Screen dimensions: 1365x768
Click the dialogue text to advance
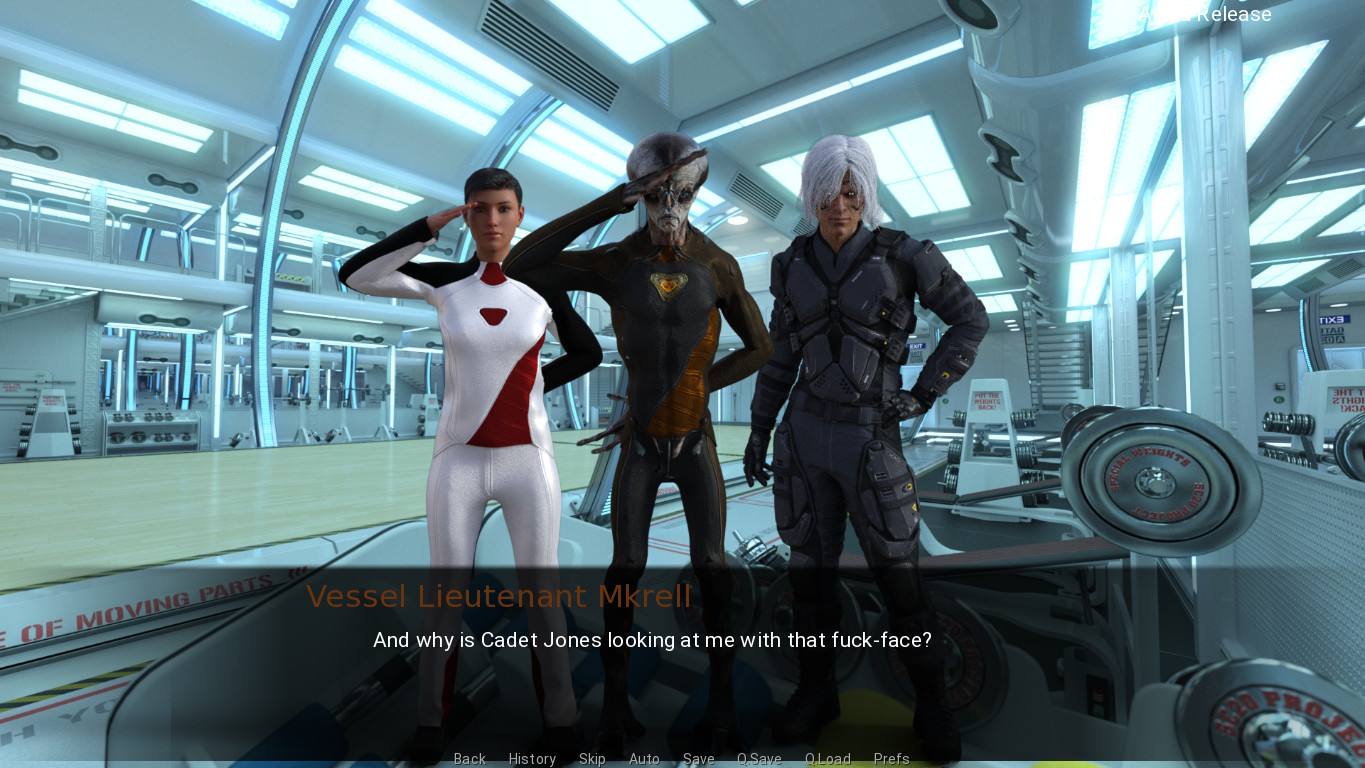(x=652, y=640)
